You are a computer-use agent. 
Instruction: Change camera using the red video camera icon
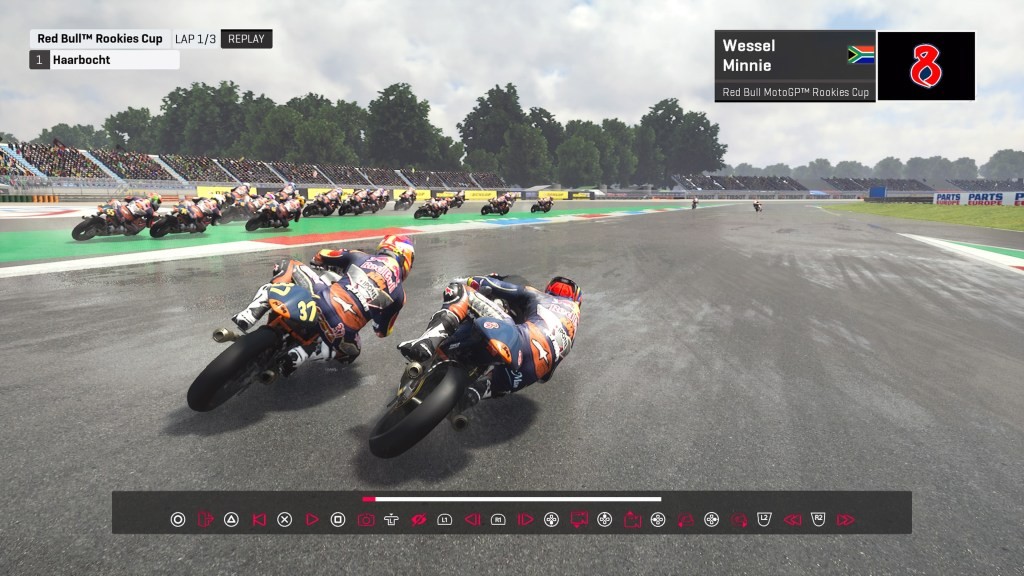coord(632,519)
